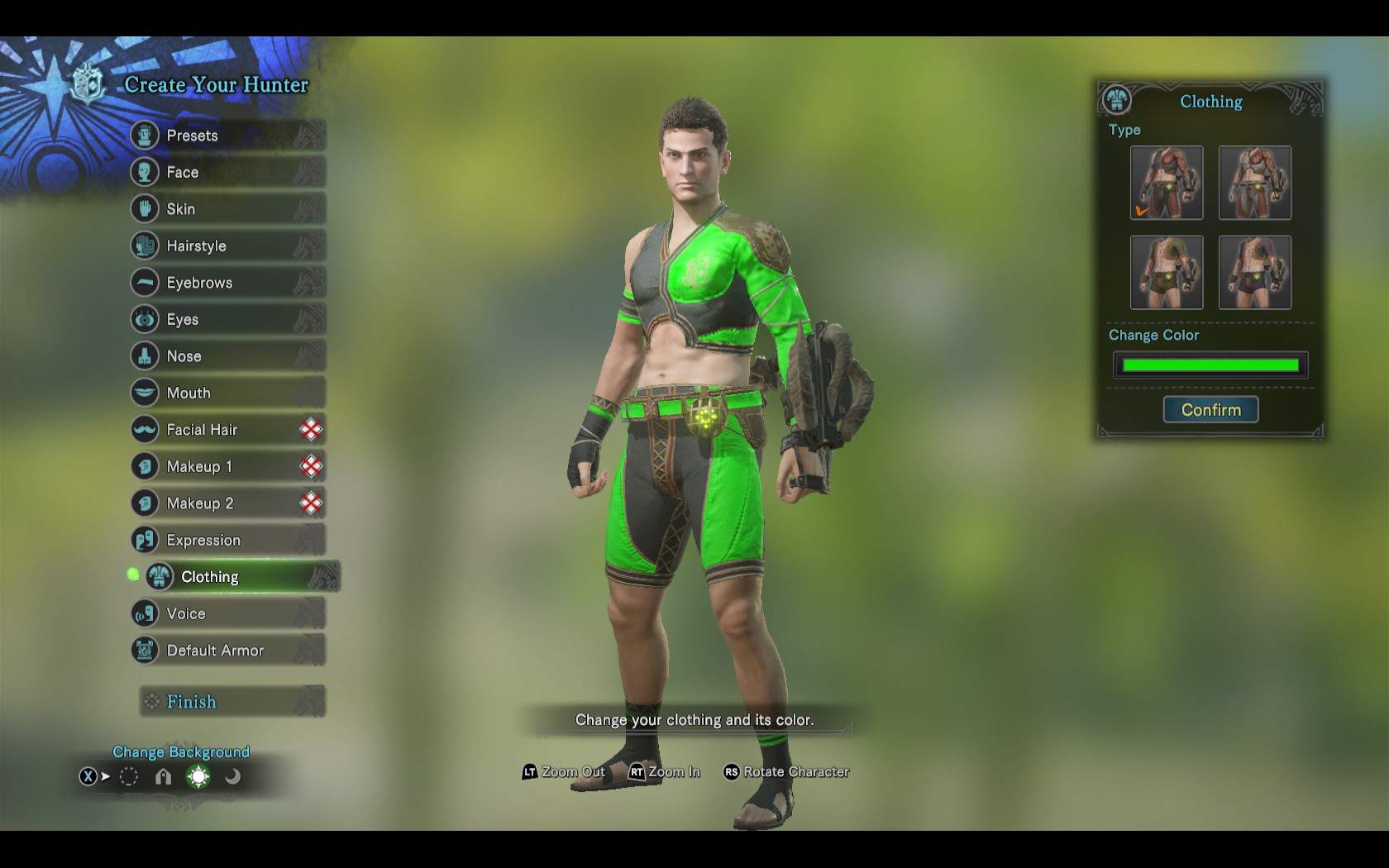Choose the Hairstyle menu entry
This screenshot has height=868, width=1389.
click(x=227, y=246)
